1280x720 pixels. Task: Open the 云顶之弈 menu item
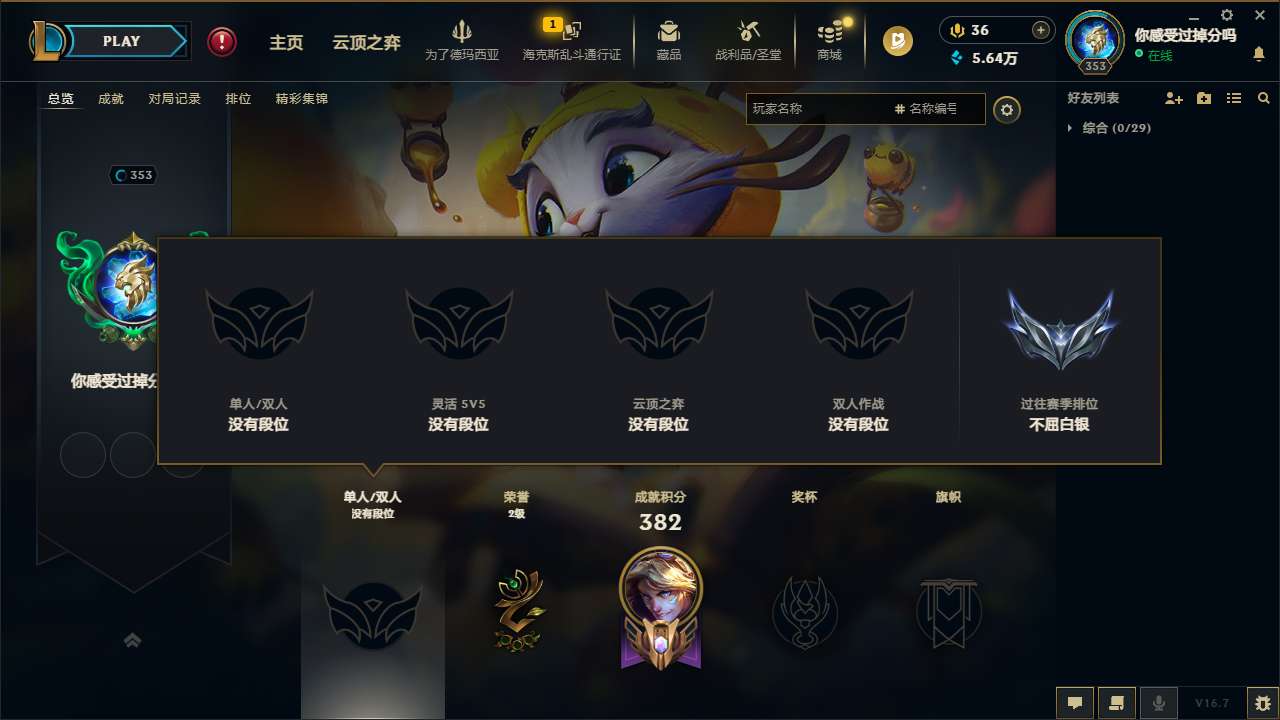(x=366, y=42)
